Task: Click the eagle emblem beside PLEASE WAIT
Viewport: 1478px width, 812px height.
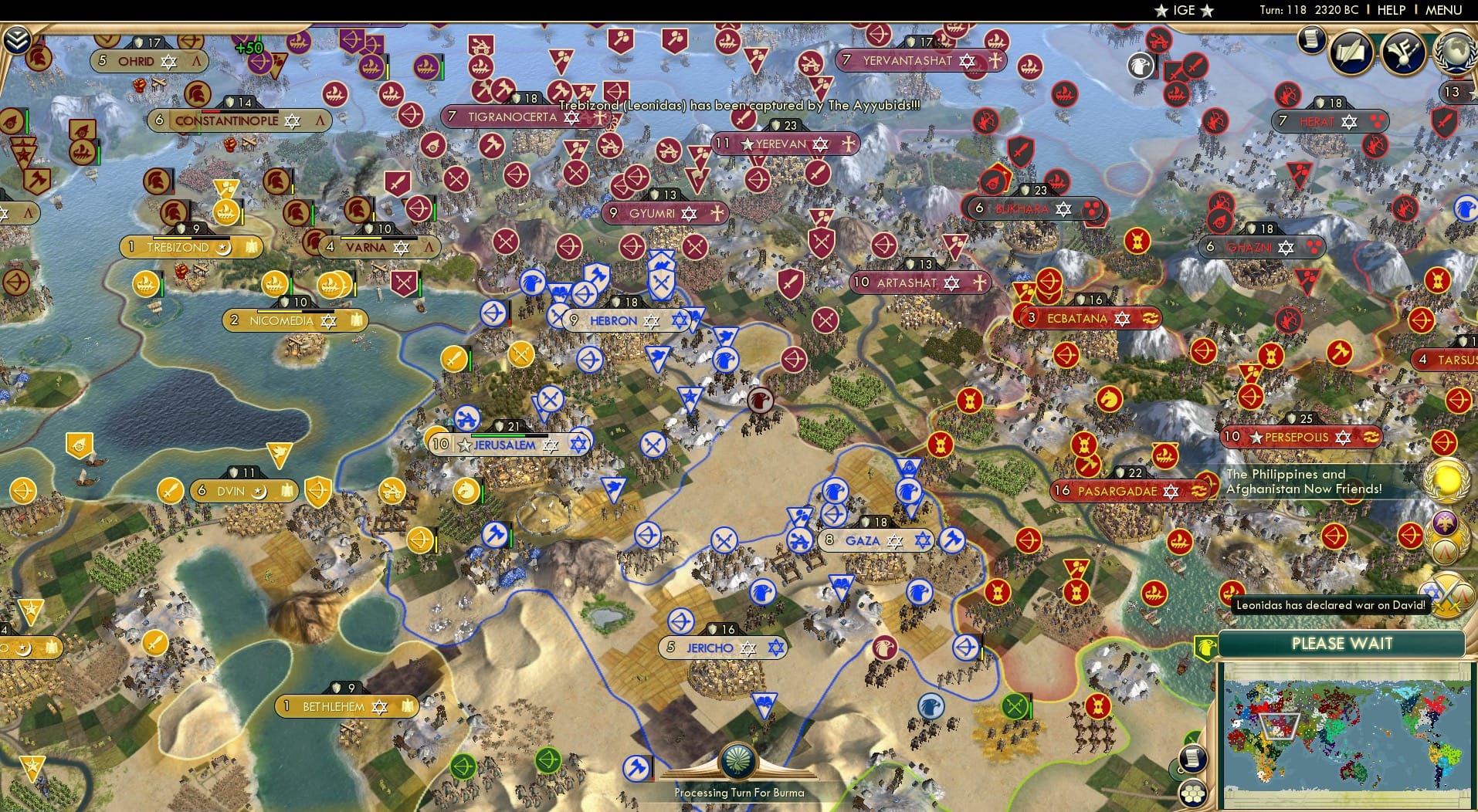Action: click(1205, 648)
